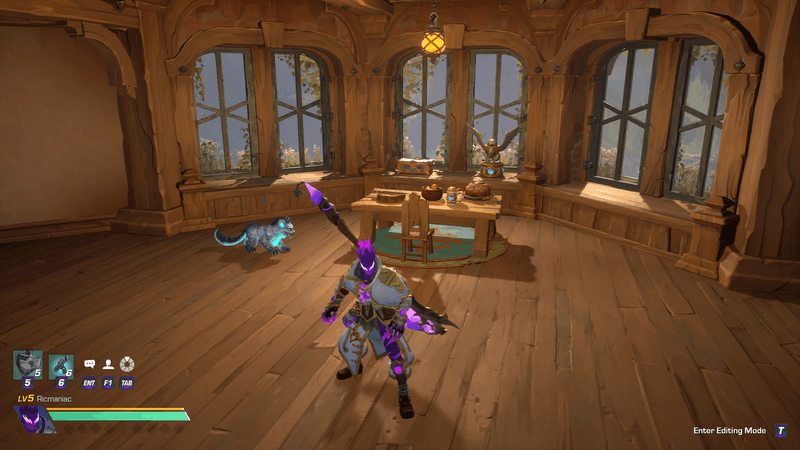Open the chat speech bubble icon
This screenshot has width=800, height=450.
pos(89,365)
